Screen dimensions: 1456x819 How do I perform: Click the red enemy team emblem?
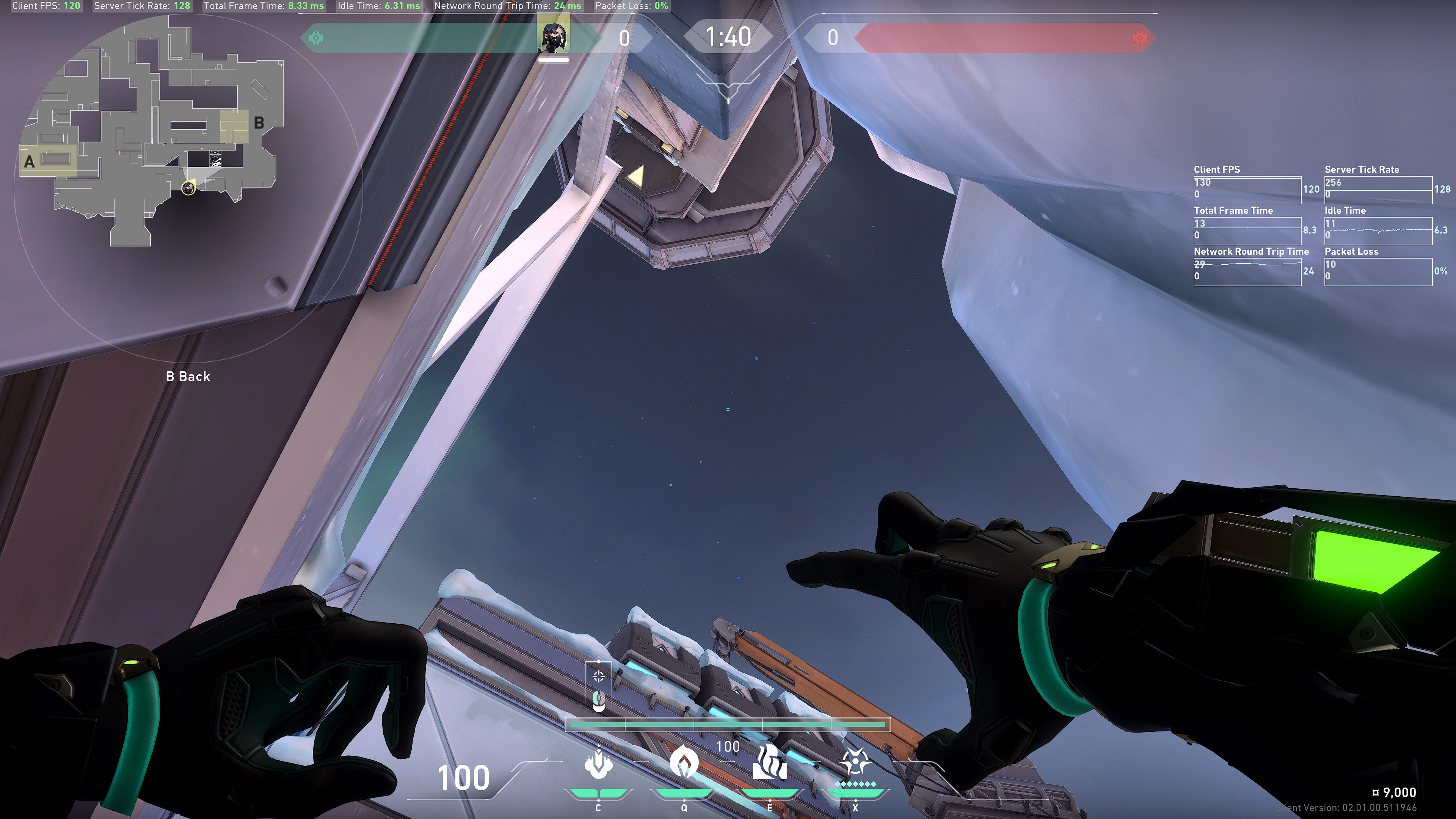coord(1140,38)
